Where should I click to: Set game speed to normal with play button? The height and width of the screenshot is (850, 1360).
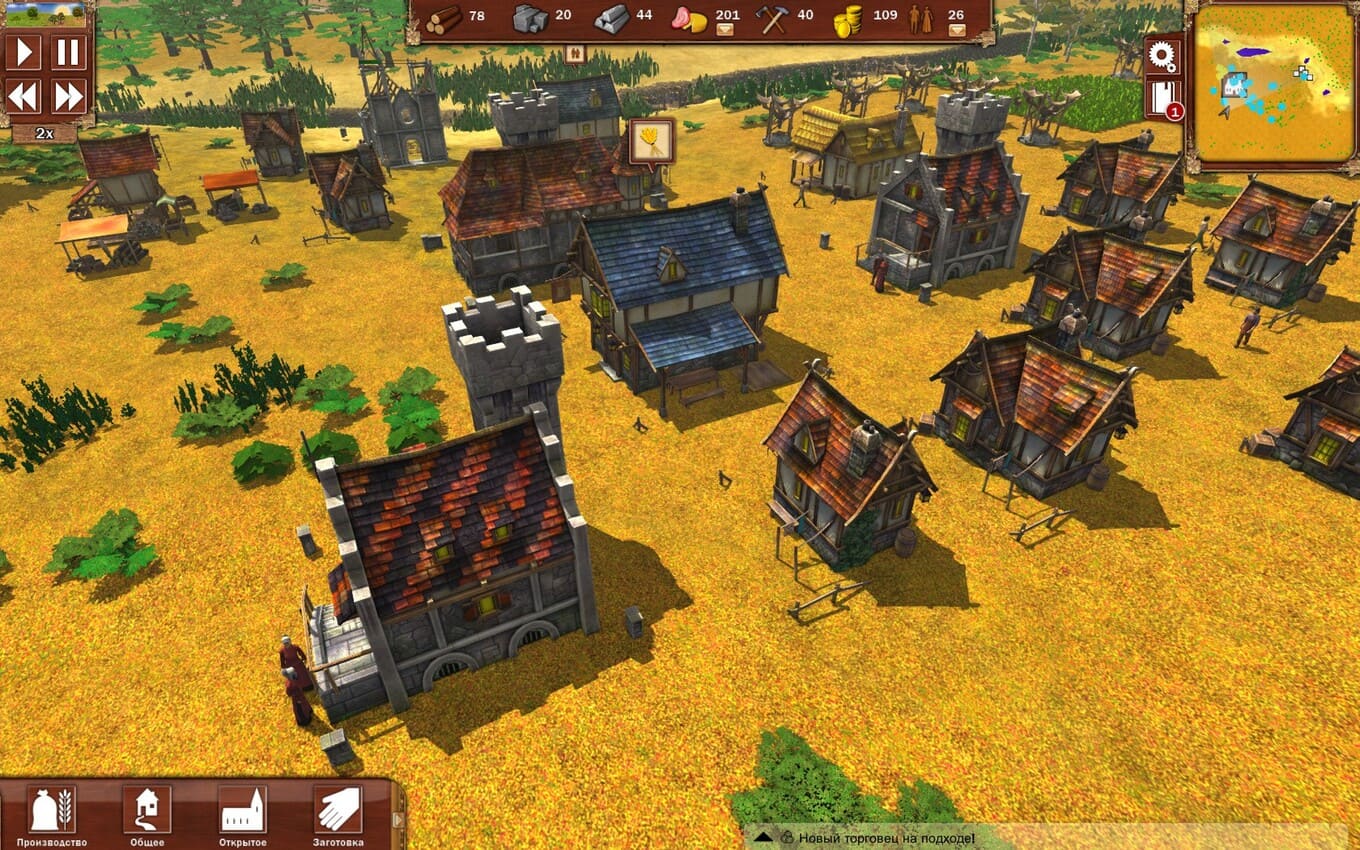pyautogui.click(x=23, y=52)
